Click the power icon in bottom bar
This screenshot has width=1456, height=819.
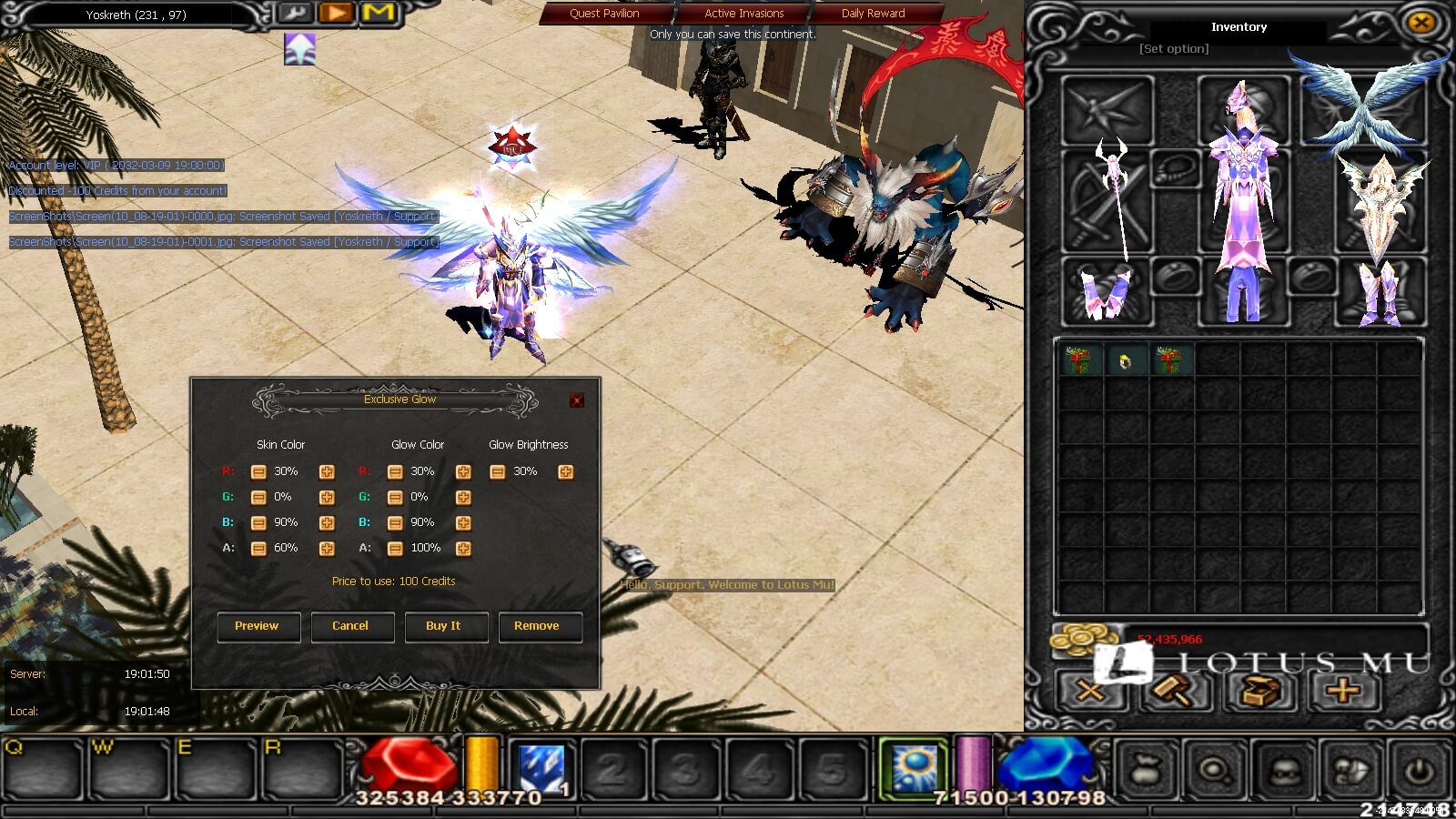click(x=1420, y=771)
